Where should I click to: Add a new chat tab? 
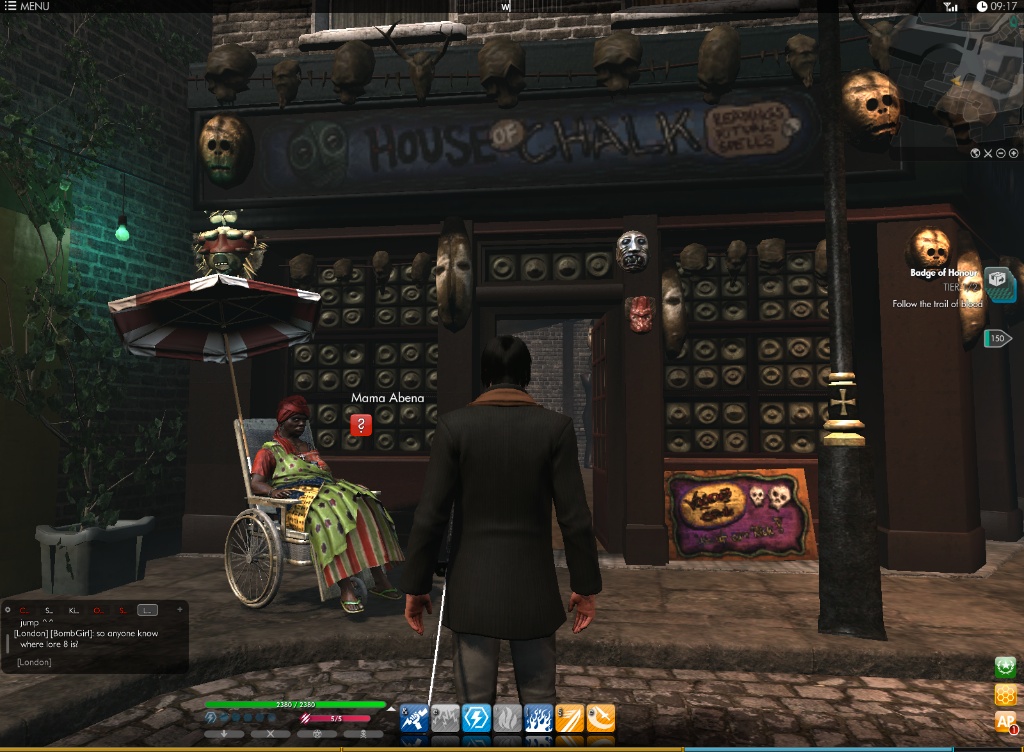click(179, 610)
